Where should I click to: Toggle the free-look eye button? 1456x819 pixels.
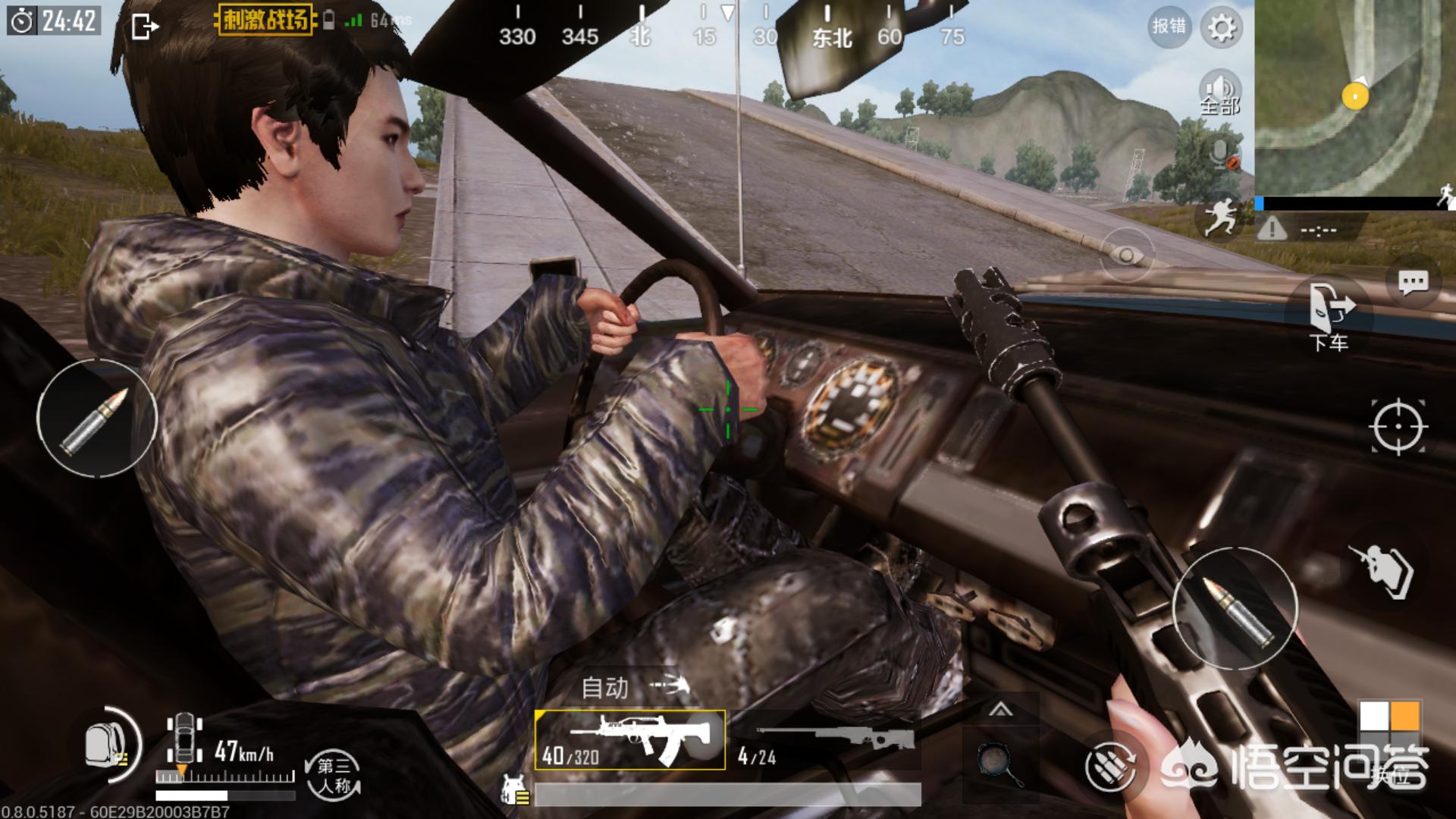[1126, 256]
